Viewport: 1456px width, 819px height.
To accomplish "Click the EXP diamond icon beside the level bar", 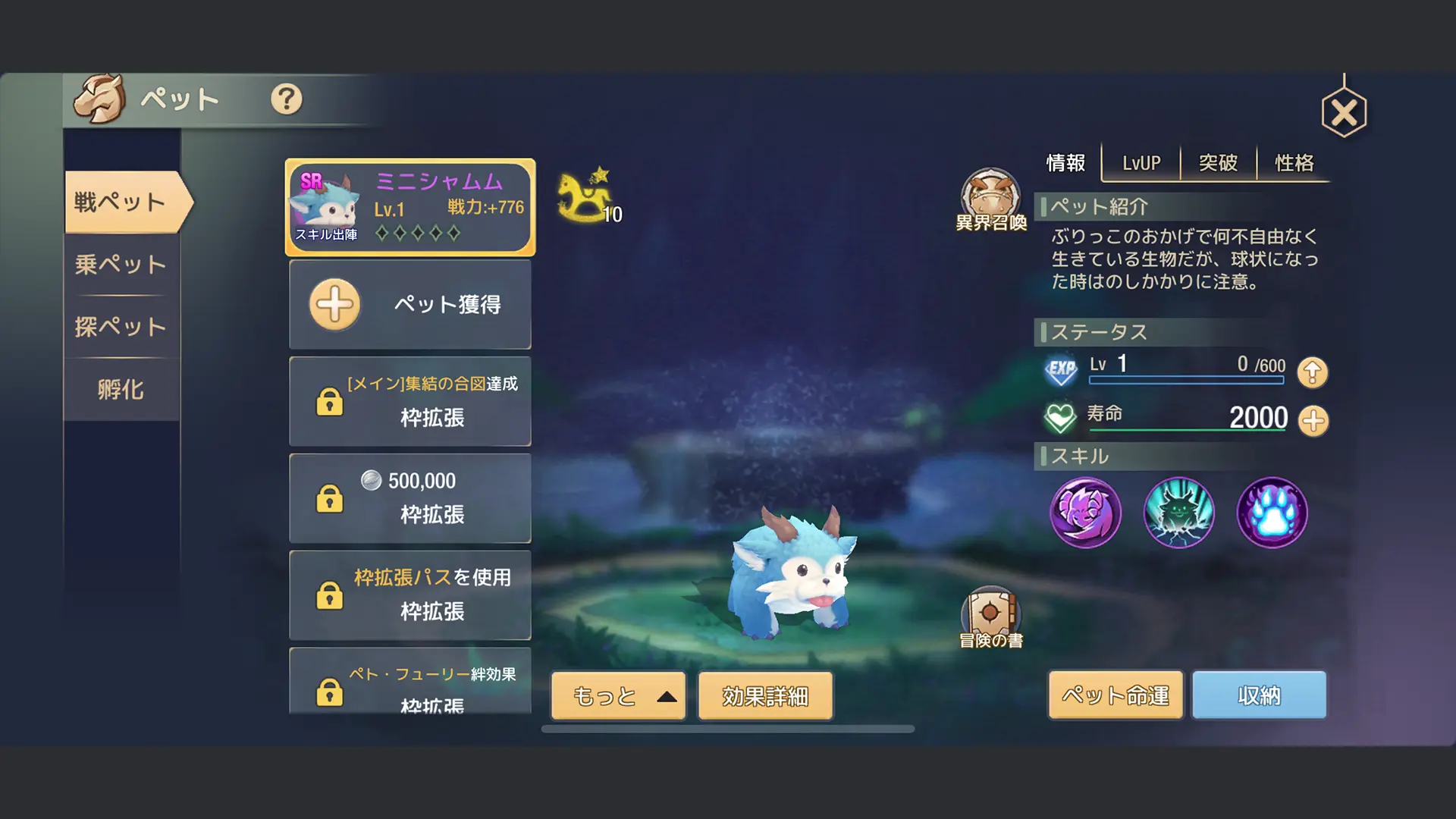I will click(1062, 372).
